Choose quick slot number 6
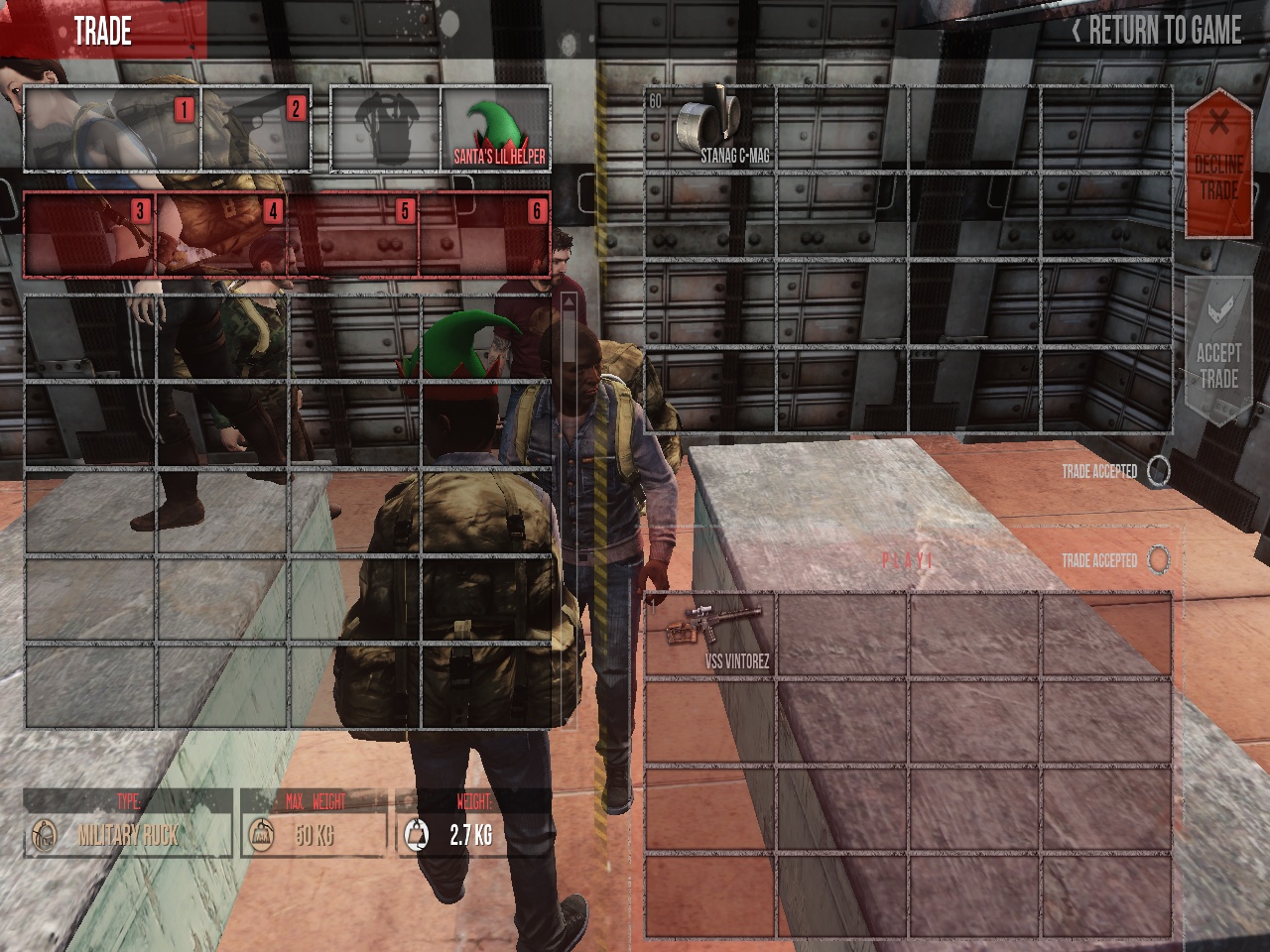This screenshot has height=952, width=1270. point(485,235)
